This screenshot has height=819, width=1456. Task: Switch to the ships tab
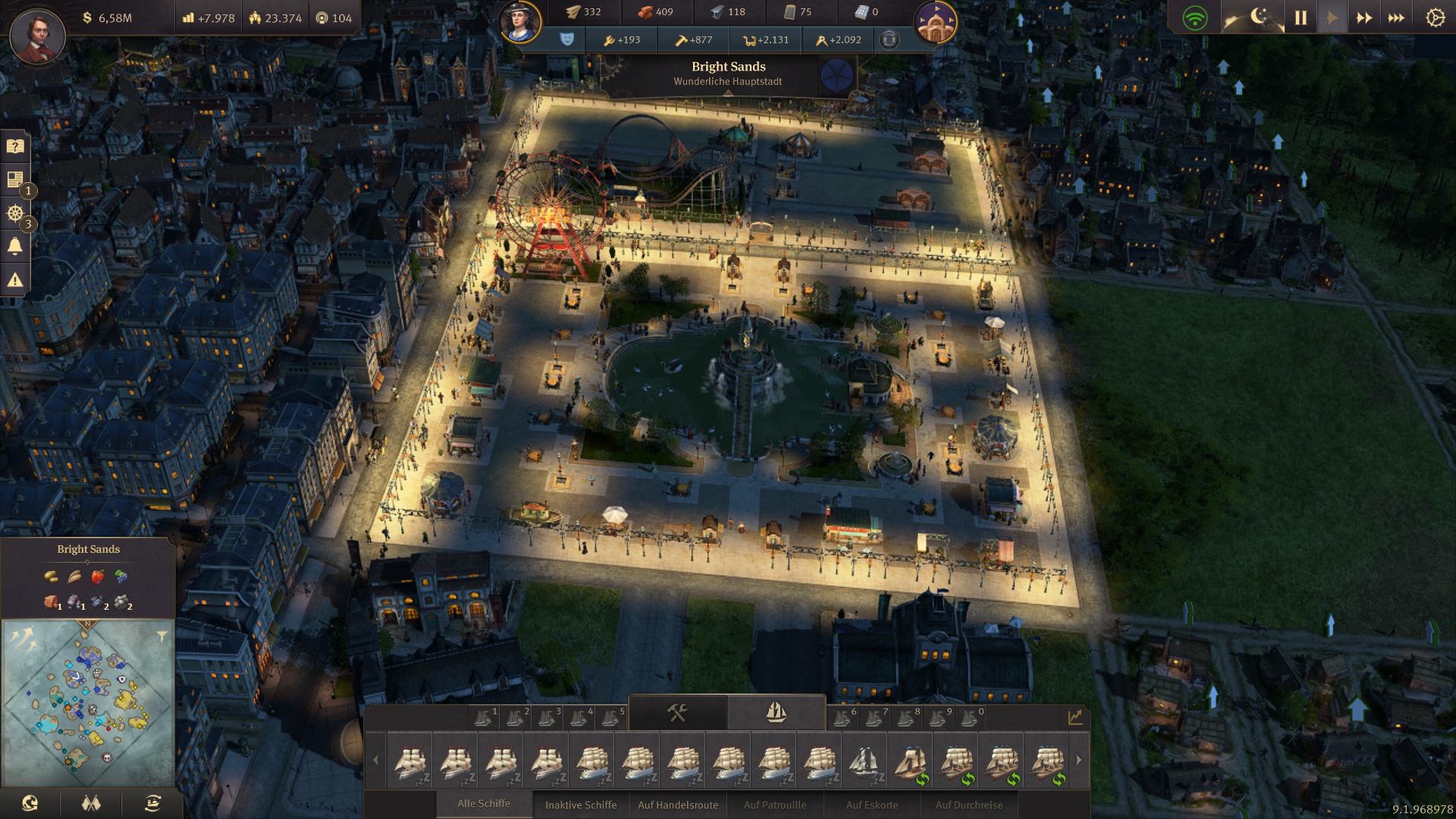(x=776, y=713)
